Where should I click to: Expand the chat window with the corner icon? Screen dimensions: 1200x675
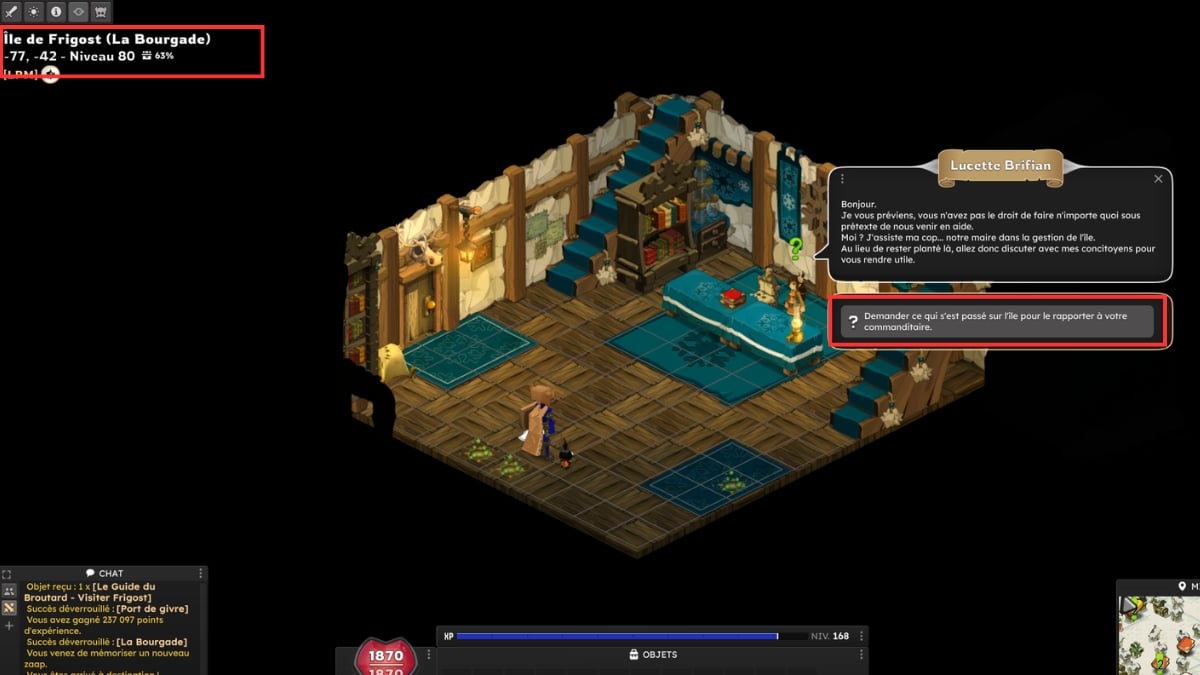pos(7,575)
